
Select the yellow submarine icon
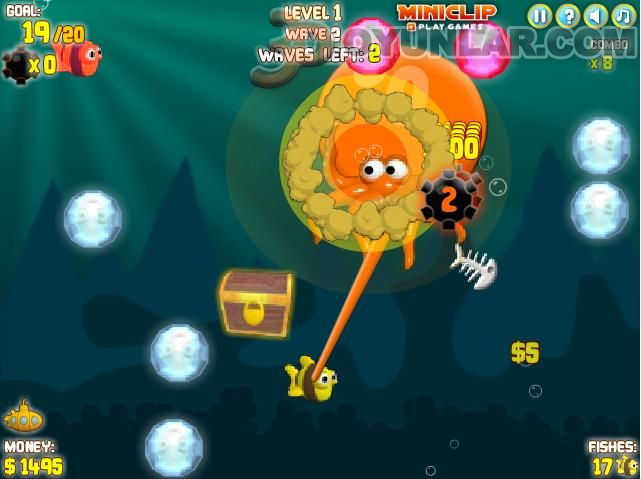pyautogui.click(x=23, y=417)
